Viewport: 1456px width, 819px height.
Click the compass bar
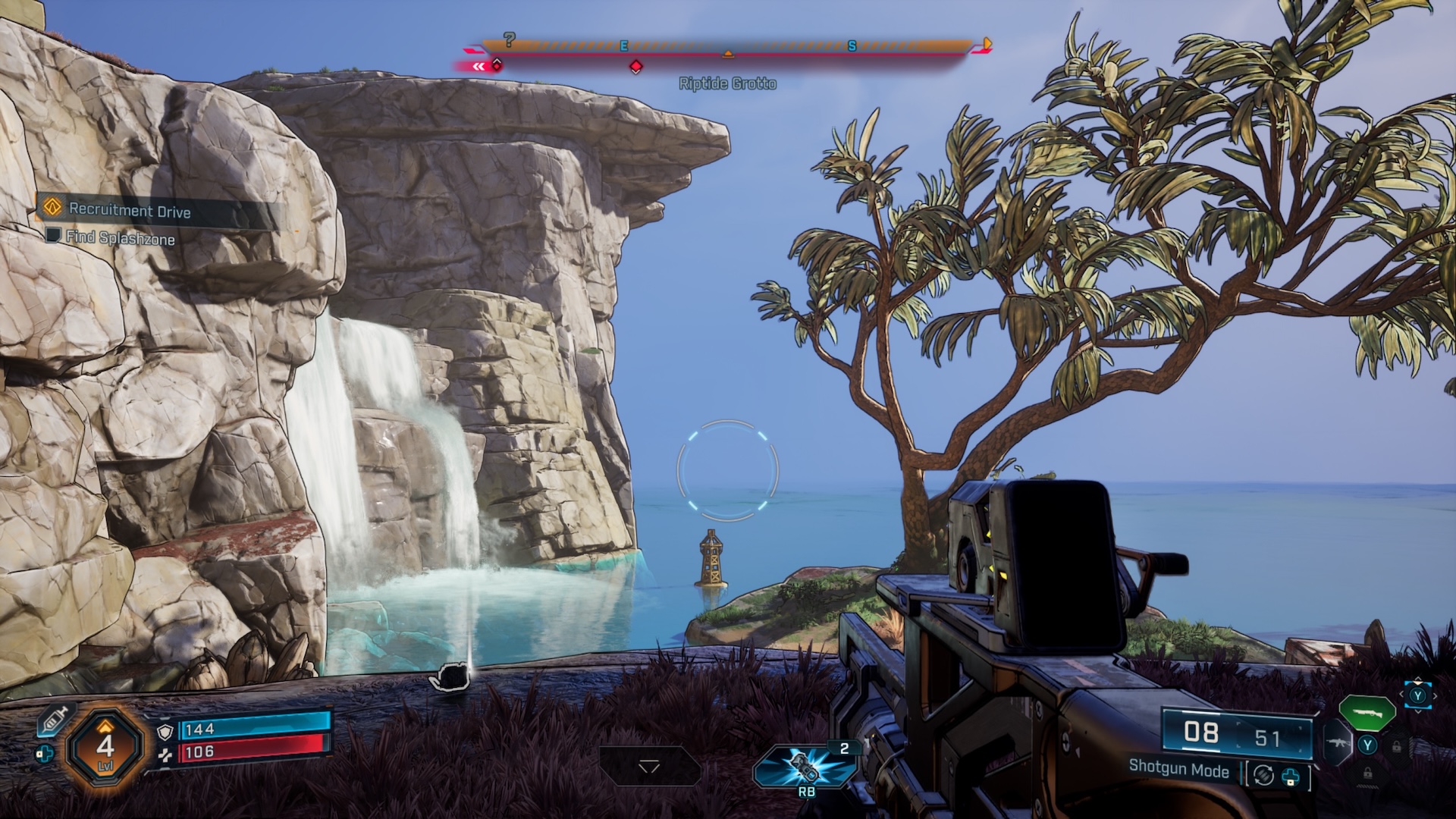(x=726, y=47)
